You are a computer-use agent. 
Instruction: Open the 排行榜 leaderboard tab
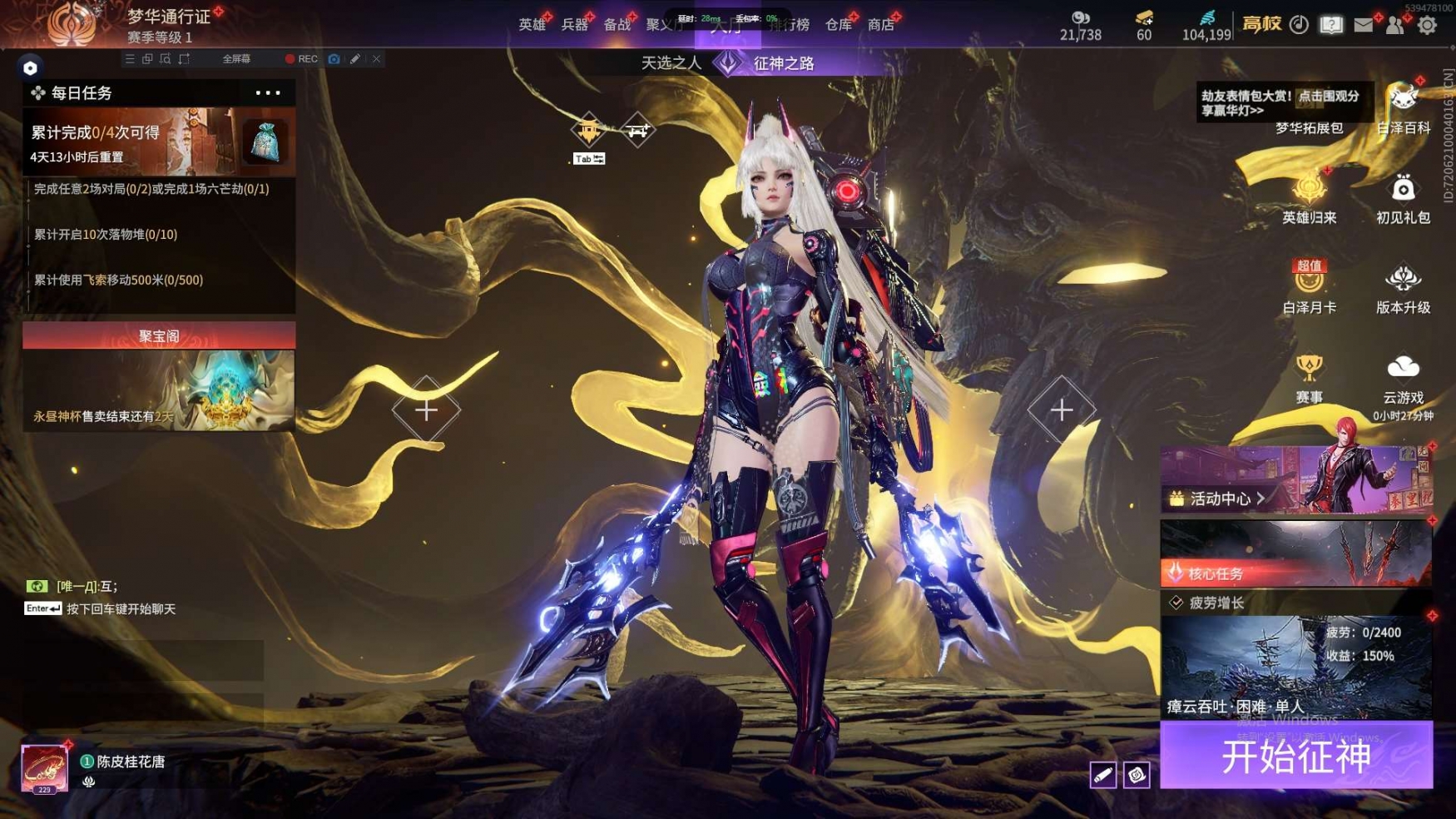point(790,25)
